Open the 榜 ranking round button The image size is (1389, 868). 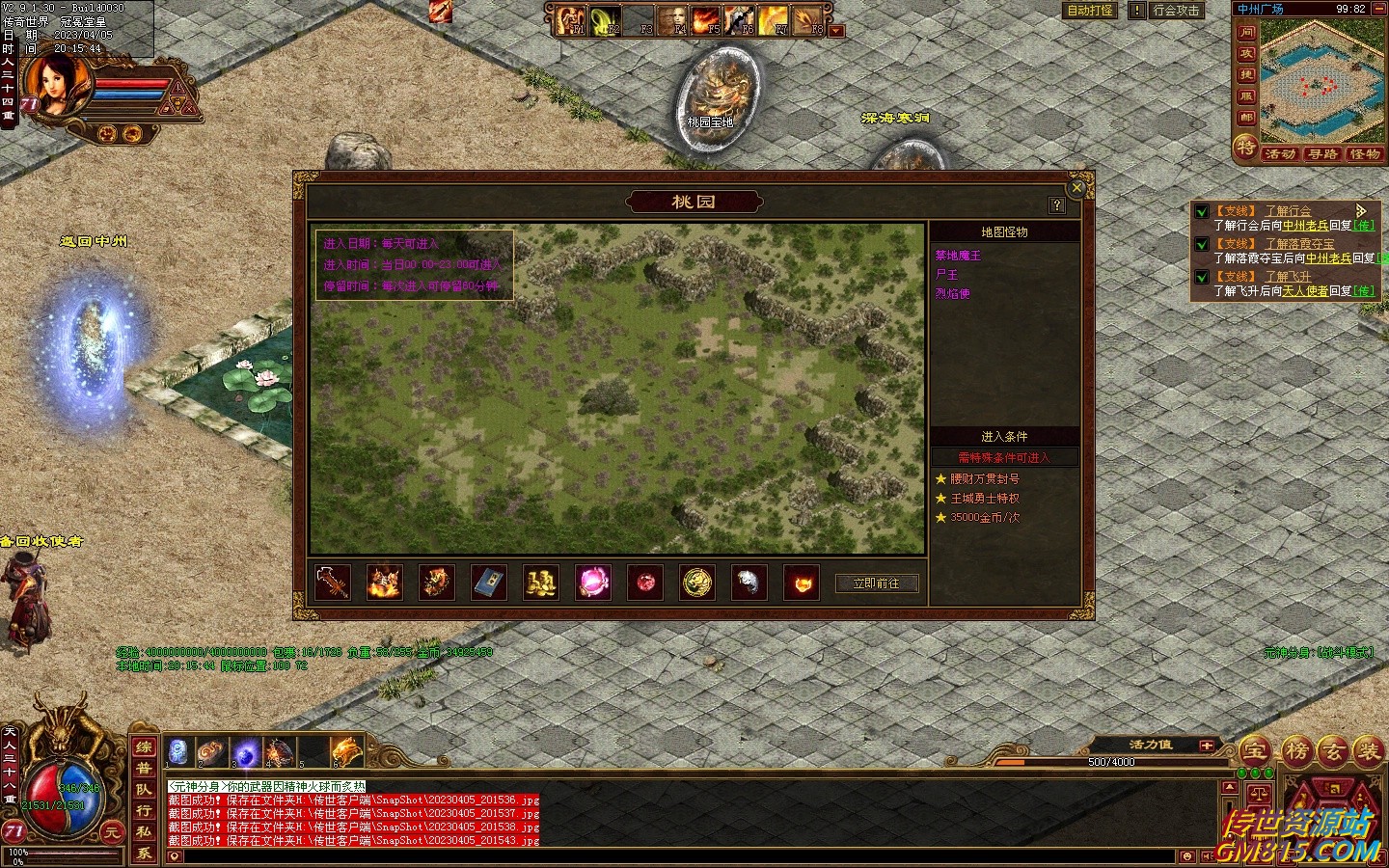pos(1295,750)
